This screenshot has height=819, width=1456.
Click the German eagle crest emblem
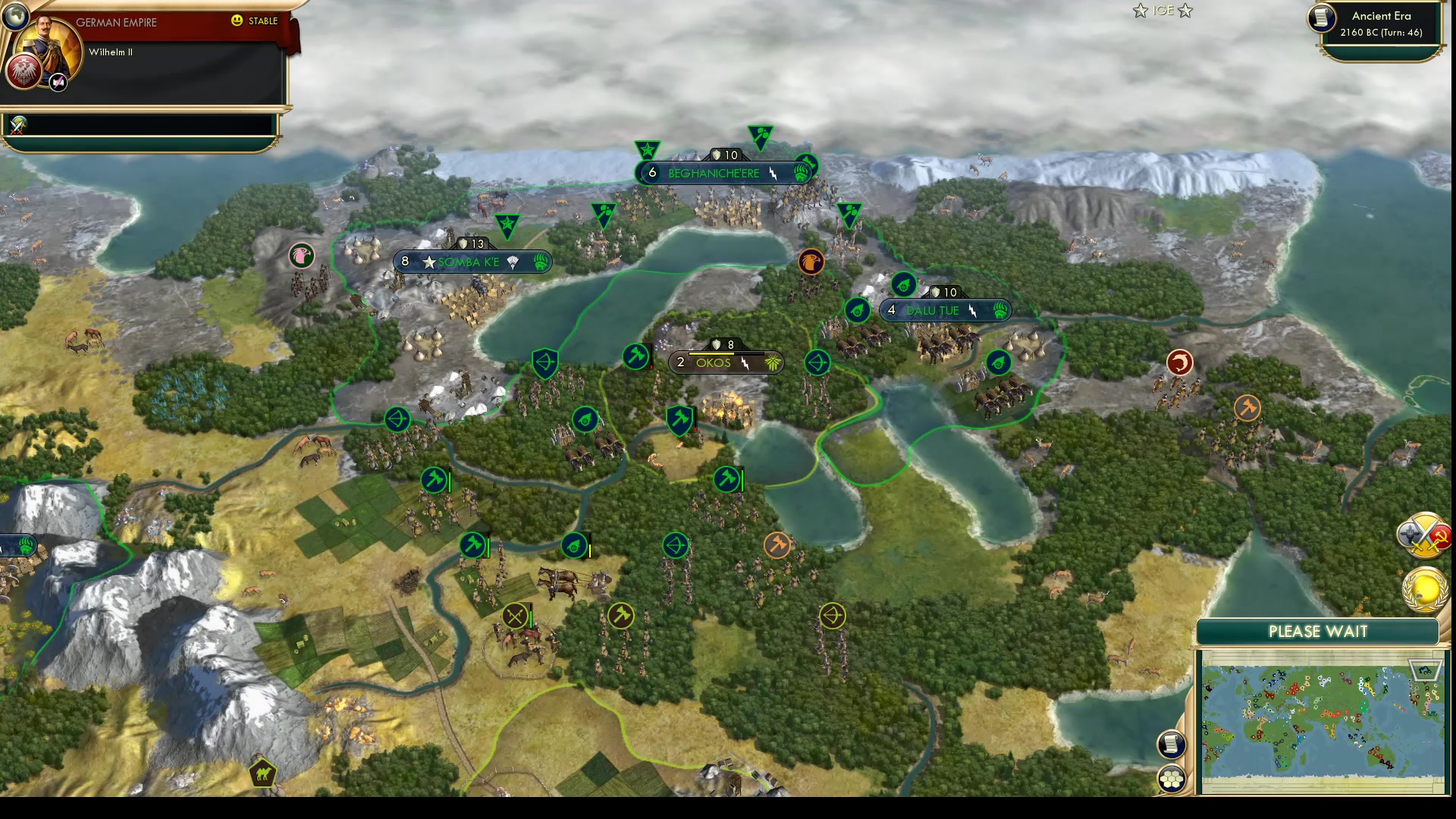tap(24, 72)
